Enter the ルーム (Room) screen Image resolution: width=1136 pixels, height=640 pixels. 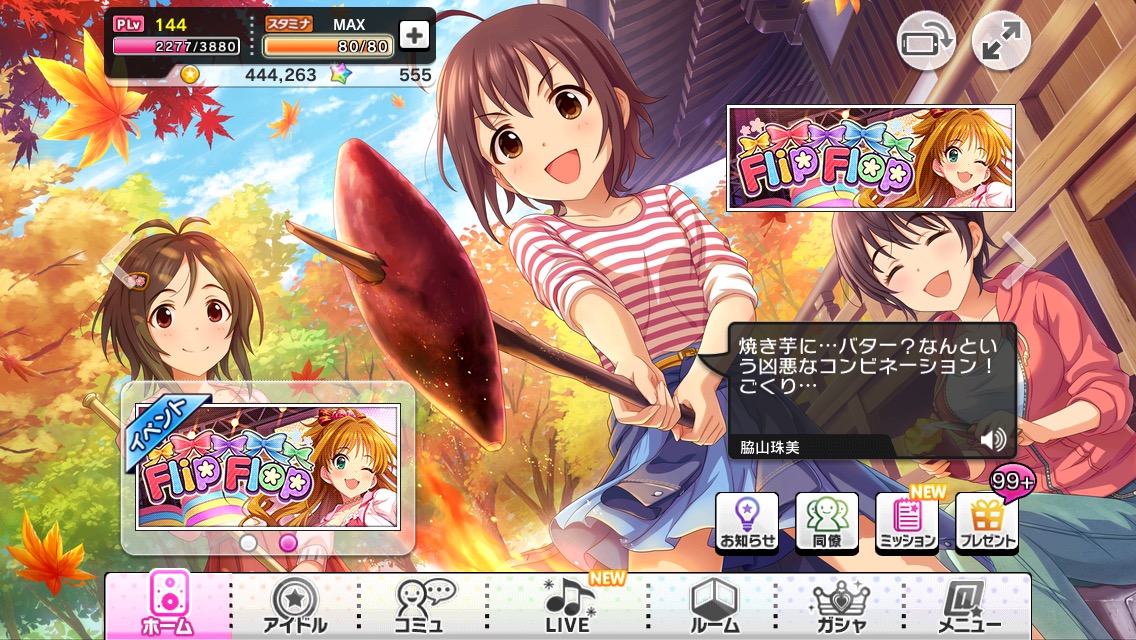pos(714,606)
